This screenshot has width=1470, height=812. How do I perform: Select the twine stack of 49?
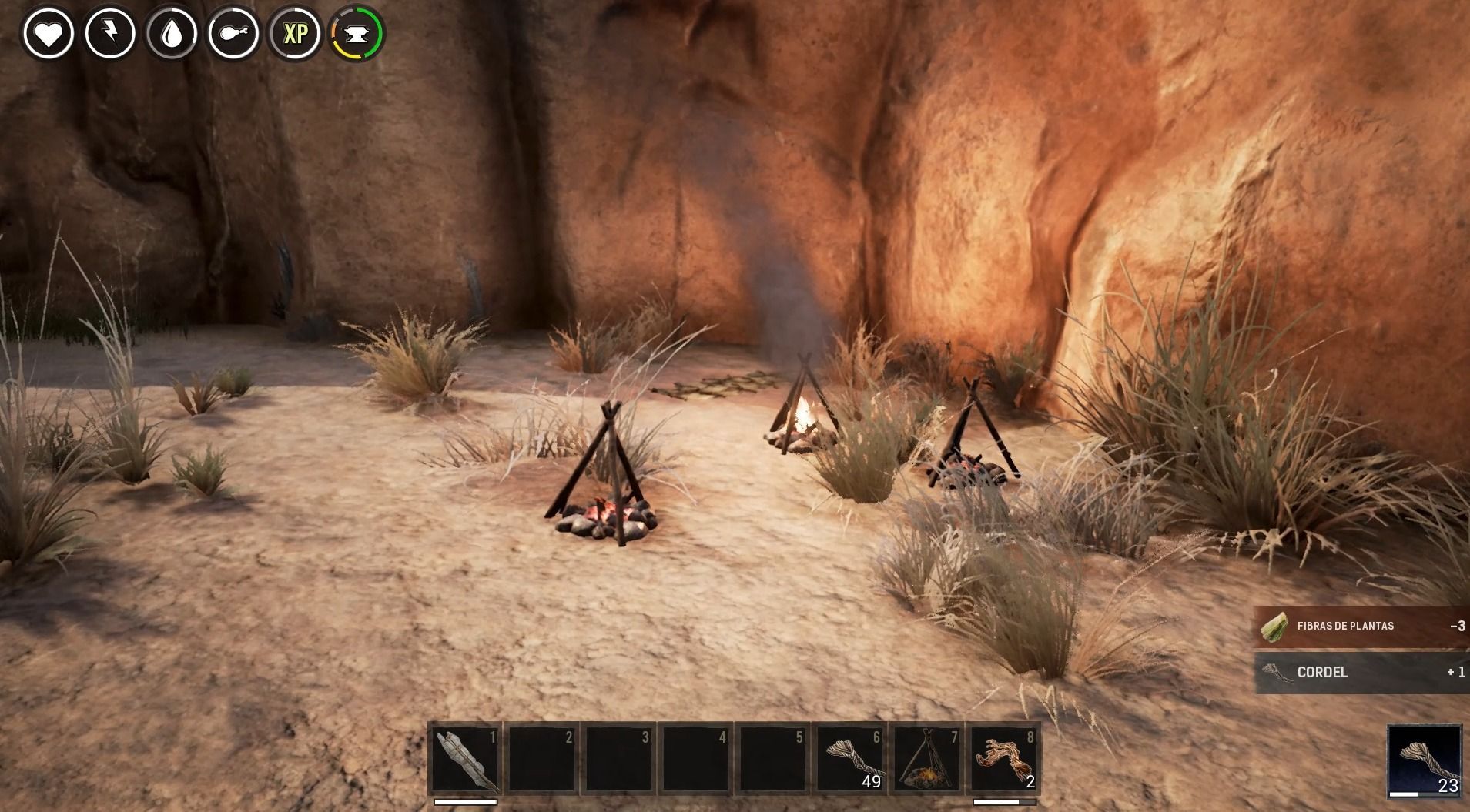click(850, 759)
